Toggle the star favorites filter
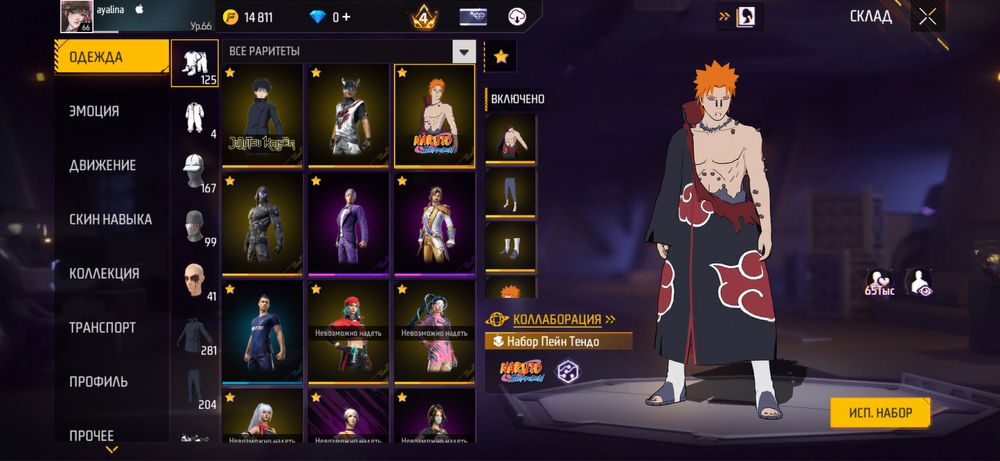 tap(501, 57)
